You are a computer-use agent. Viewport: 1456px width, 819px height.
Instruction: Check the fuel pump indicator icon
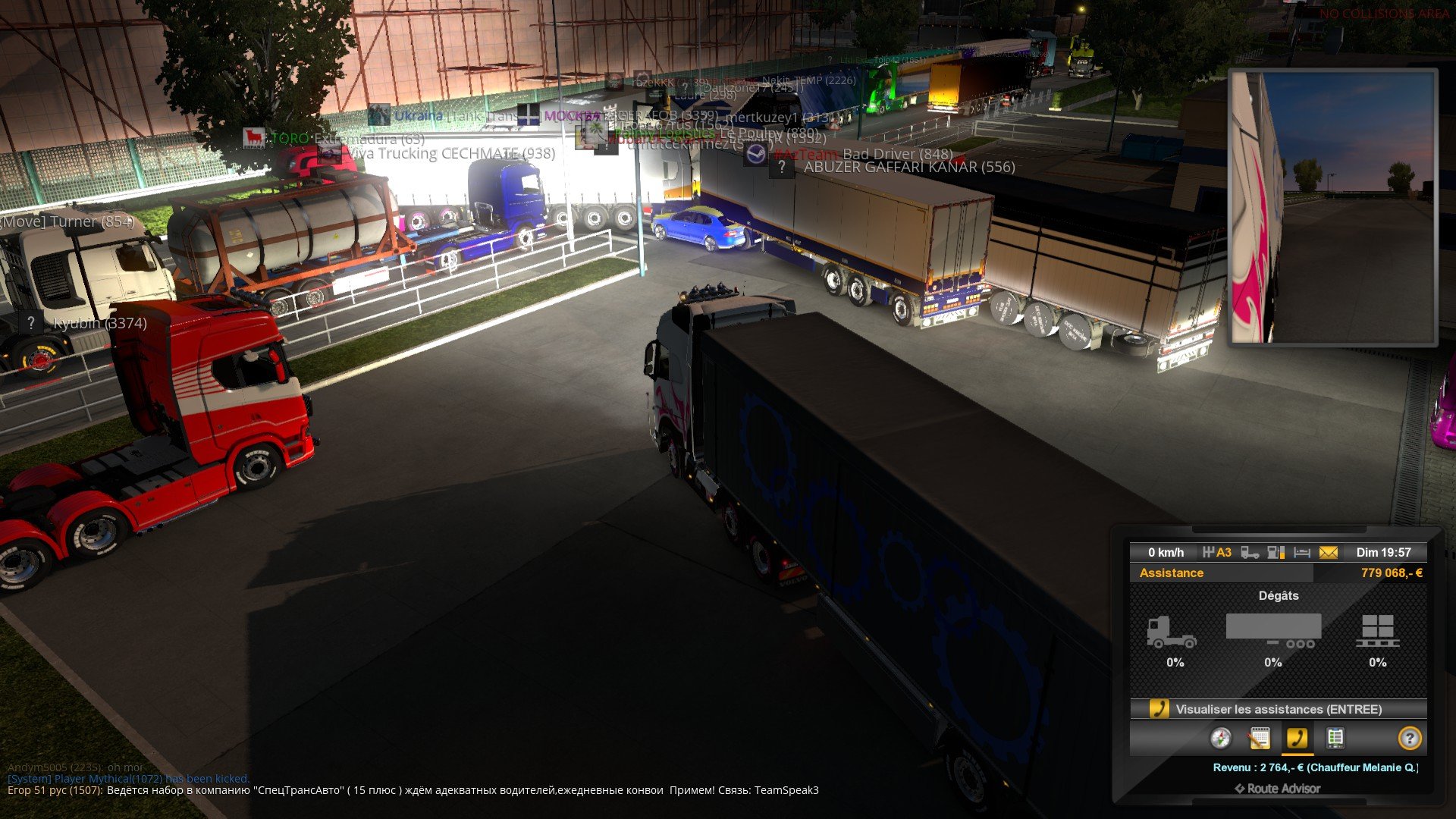(x=1276, y=553)
